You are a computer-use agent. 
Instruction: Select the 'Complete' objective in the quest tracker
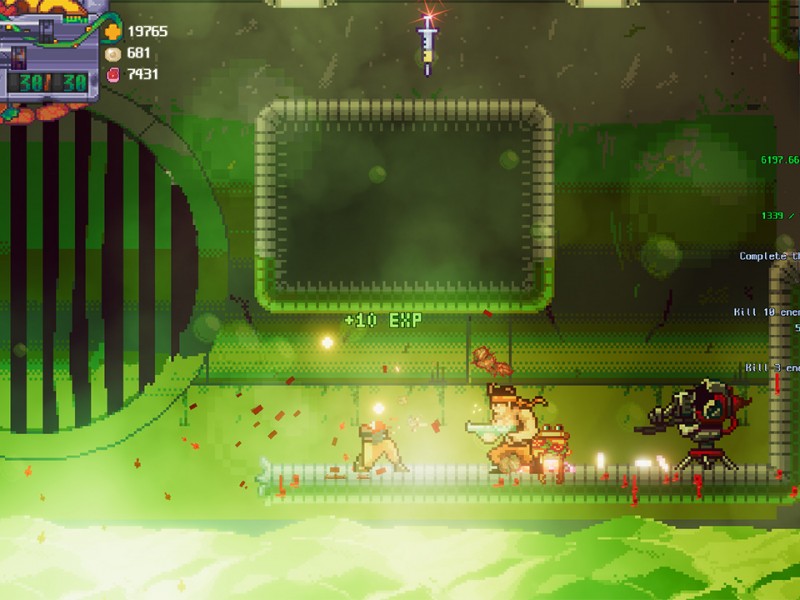[x=769, y=256]
